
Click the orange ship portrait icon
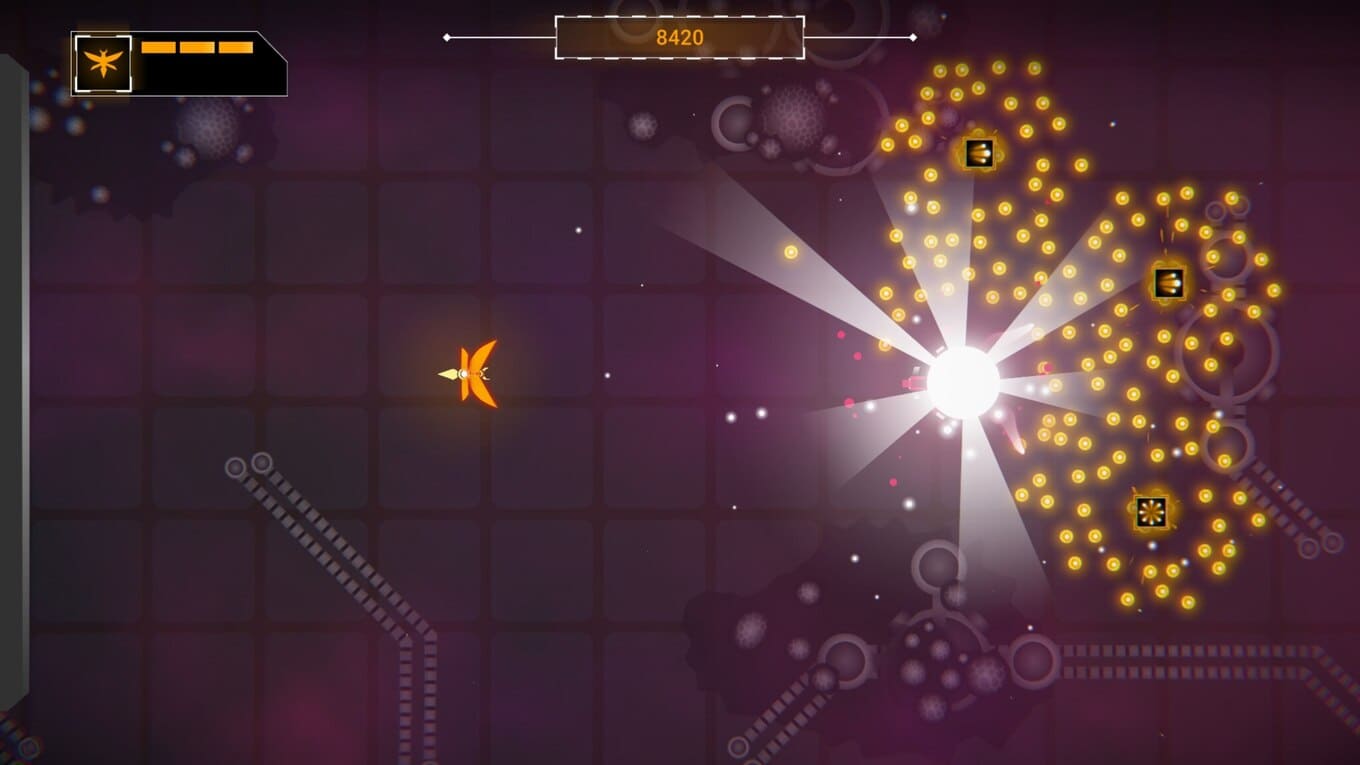[x=103, y=63]
